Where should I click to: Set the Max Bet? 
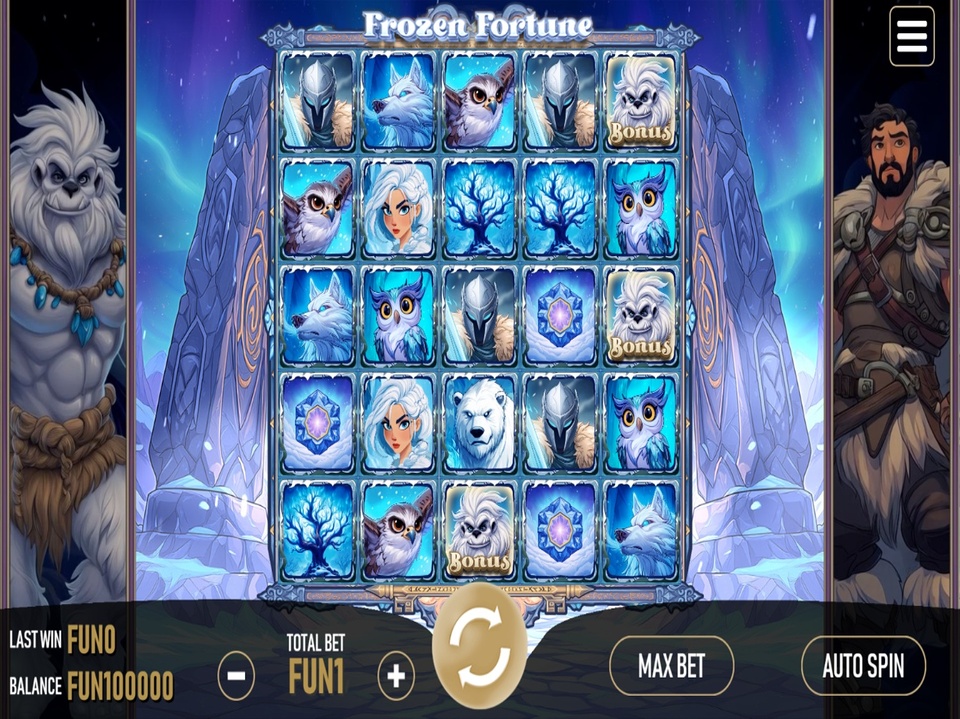pyautogui.click(x=671, y=666)
